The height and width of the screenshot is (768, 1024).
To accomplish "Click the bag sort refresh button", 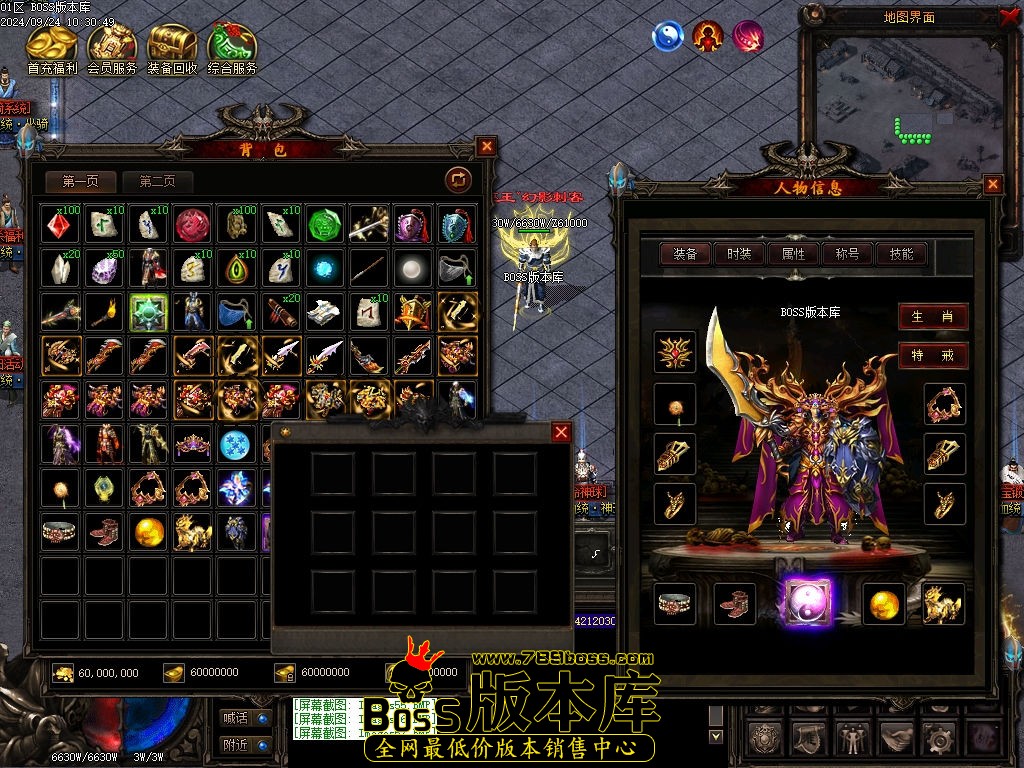I will tap(458, 180).
